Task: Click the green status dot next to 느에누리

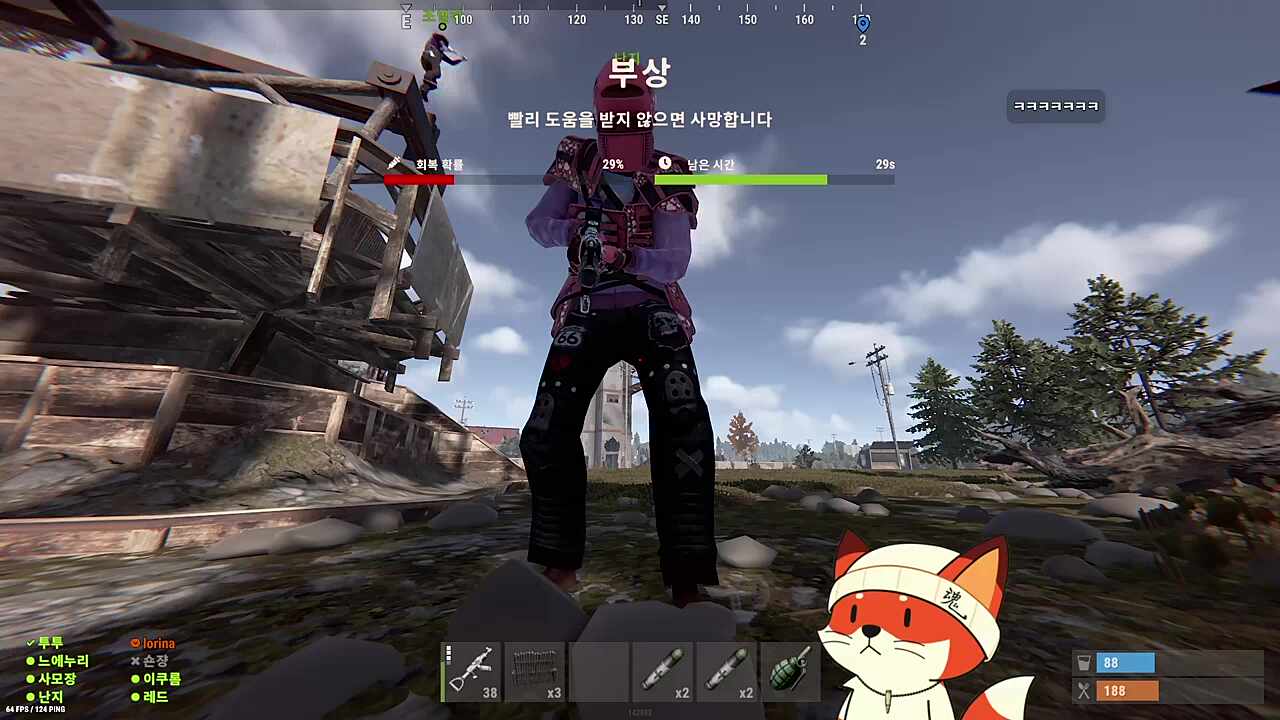Action: [x=30, y=661]
